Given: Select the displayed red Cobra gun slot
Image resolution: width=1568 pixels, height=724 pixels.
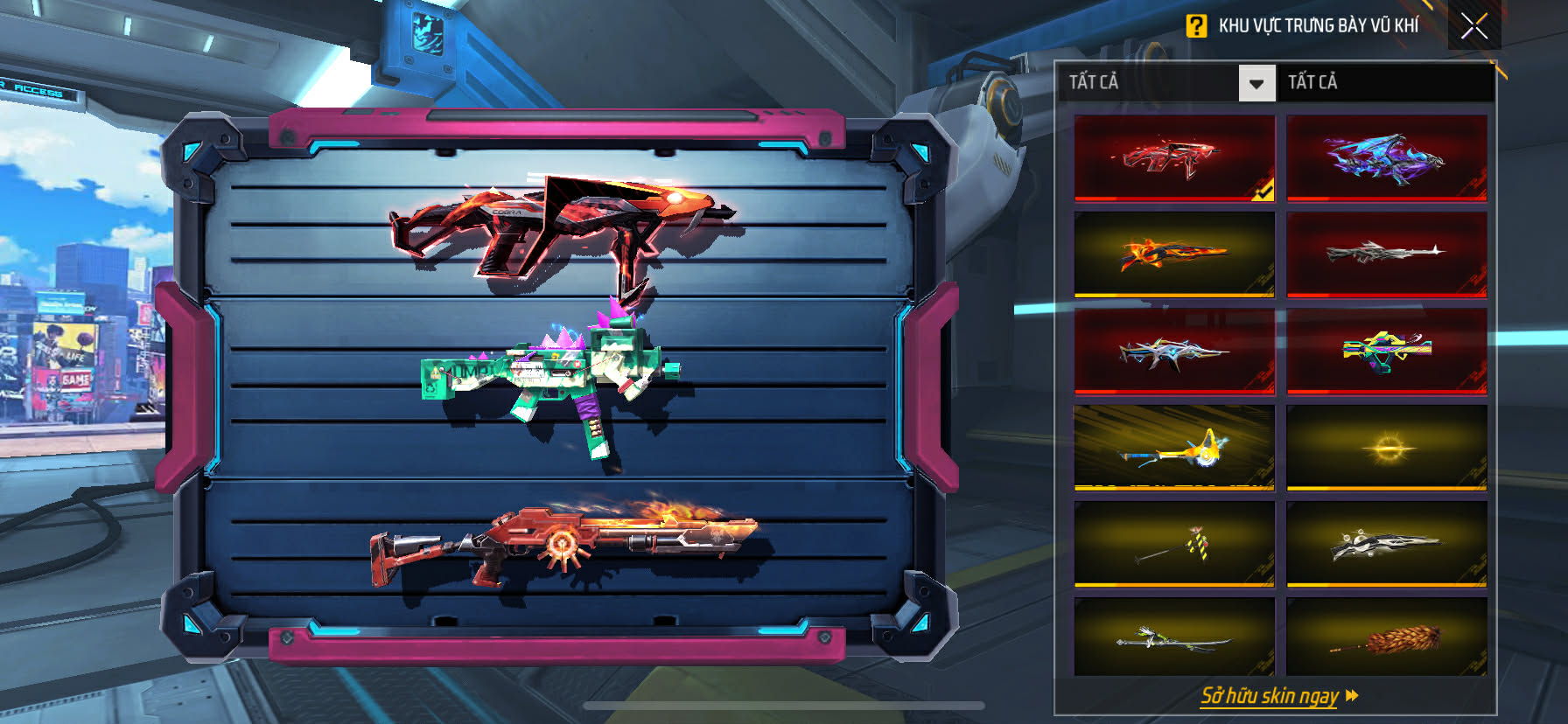Looking at the screenshot, I should [x=560, y=229].
